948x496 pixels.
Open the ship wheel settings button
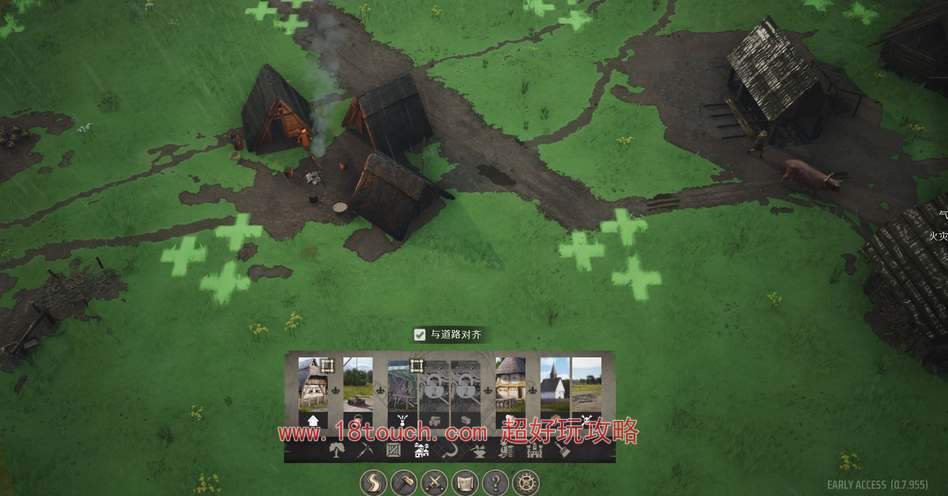(524, 483)
